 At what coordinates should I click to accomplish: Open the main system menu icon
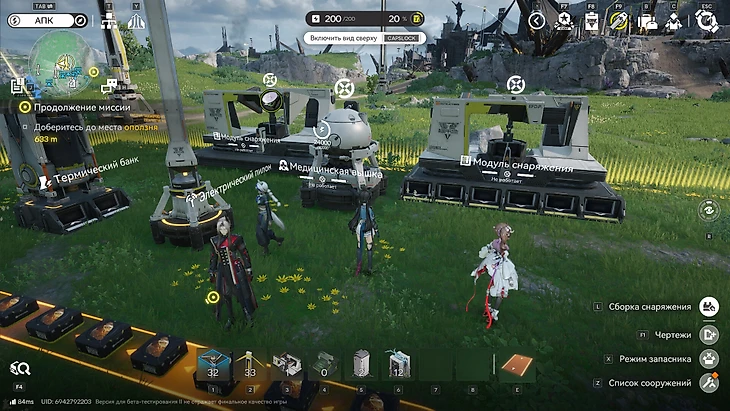[708, 20]
